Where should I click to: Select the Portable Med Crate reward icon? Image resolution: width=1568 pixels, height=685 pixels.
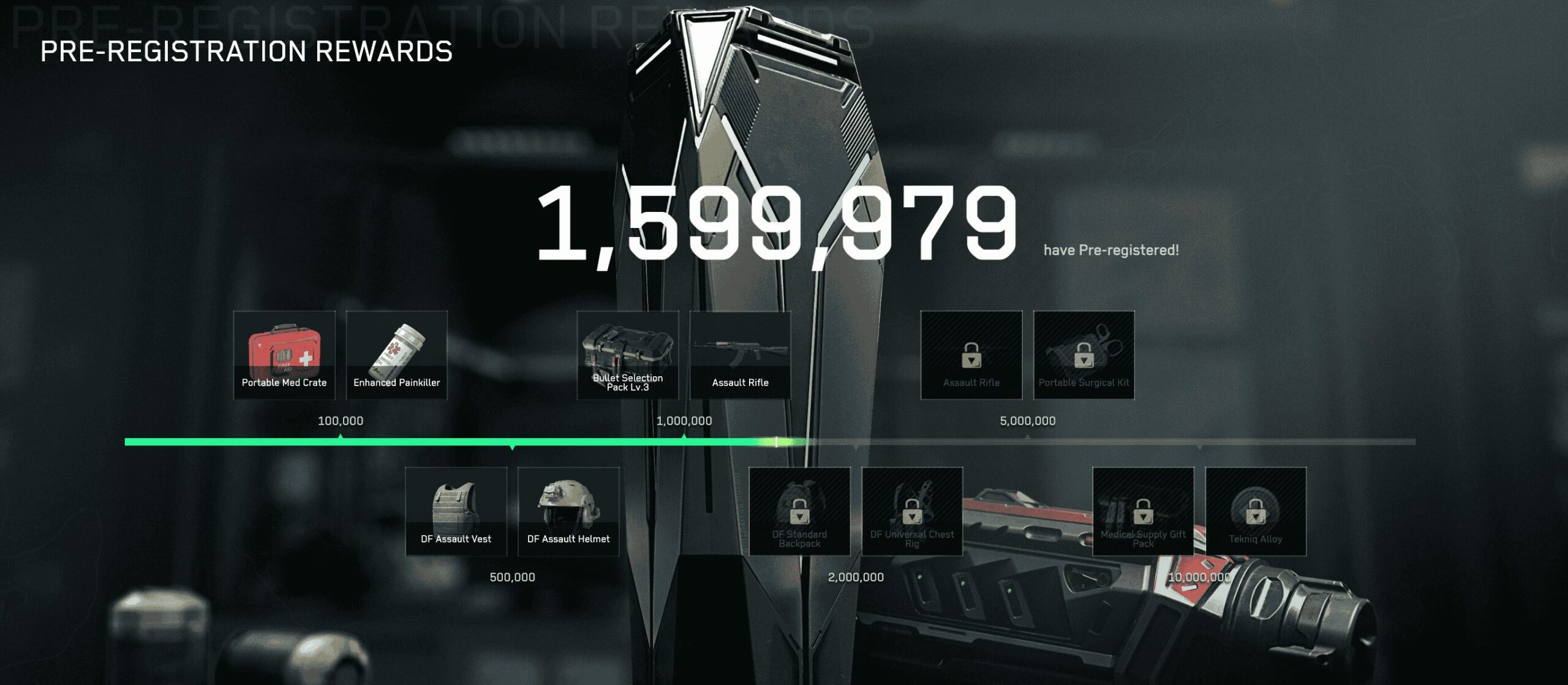285,355
